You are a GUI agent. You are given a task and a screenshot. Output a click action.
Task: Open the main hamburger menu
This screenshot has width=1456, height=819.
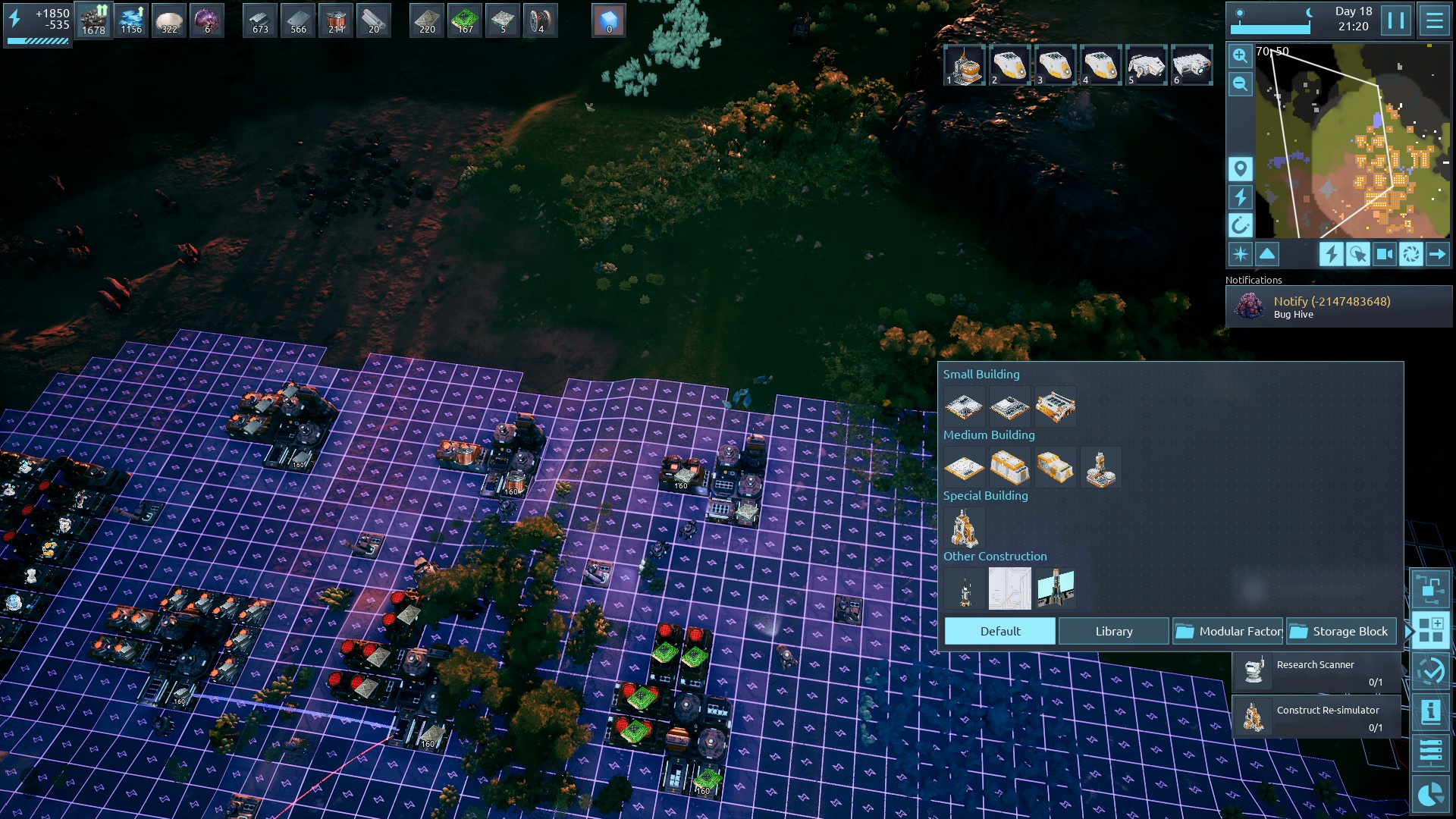click(x=1434, y=20)
